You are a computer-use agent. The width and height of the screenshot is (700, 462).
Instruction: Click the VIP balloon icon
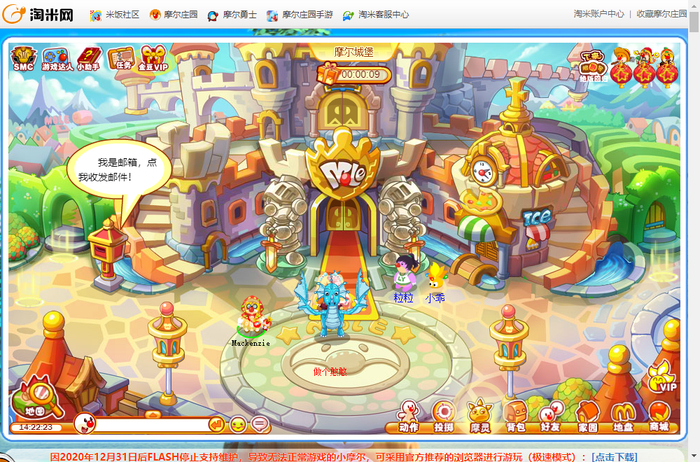662,377
